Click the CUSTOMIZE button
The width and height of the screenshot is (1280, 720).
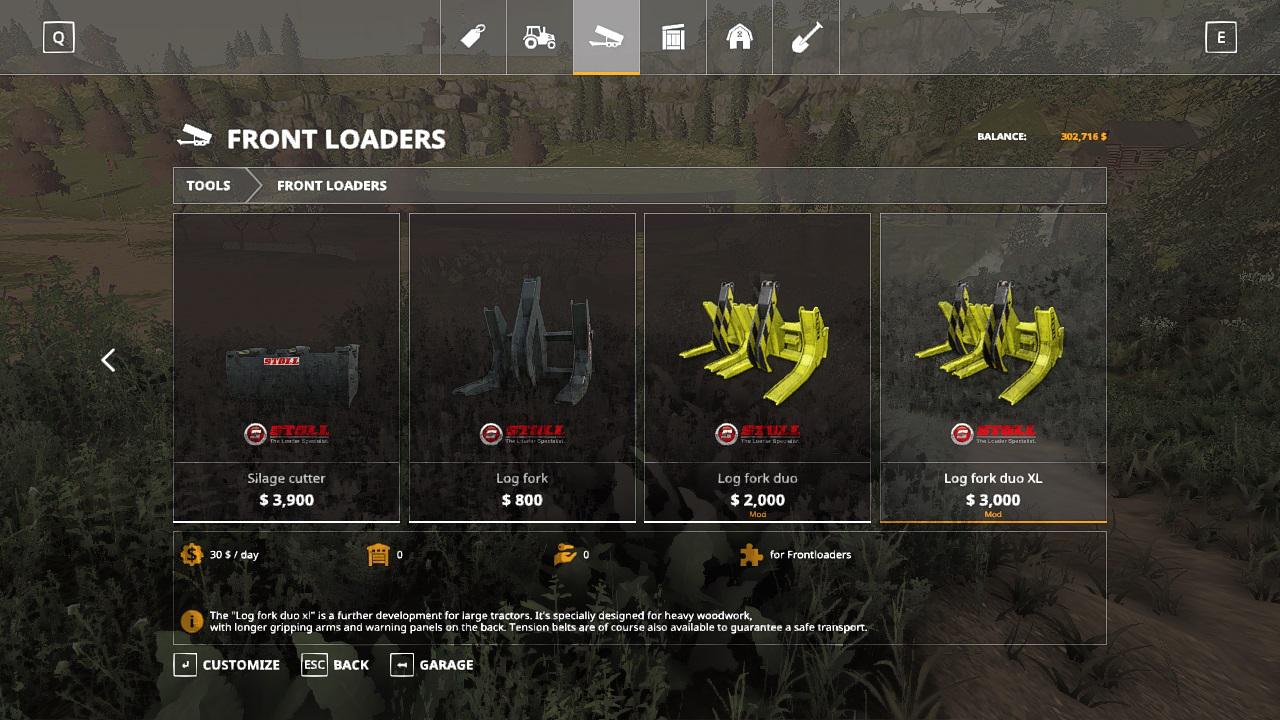[x=227, y=665]
